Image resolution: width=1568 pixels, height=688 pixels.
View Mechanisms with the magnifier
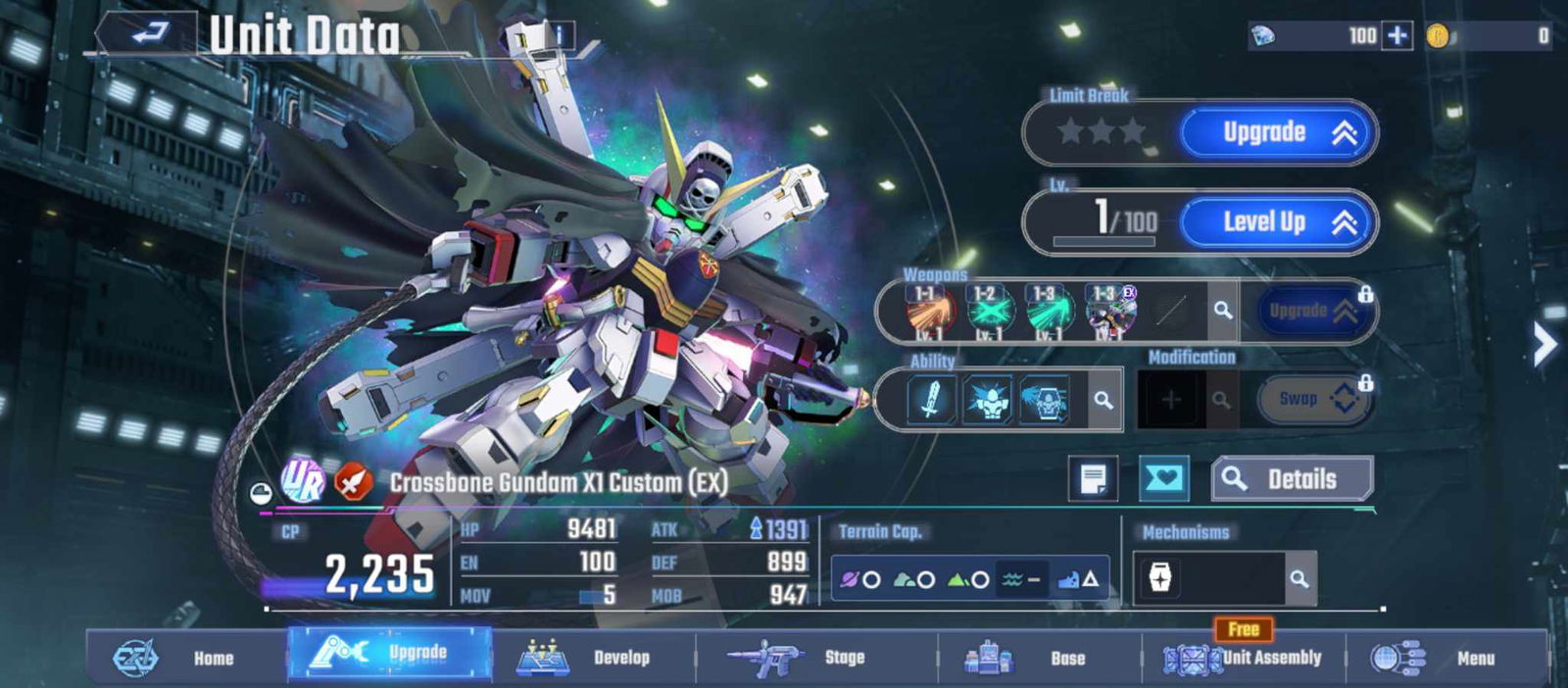tap(1299, 579)
